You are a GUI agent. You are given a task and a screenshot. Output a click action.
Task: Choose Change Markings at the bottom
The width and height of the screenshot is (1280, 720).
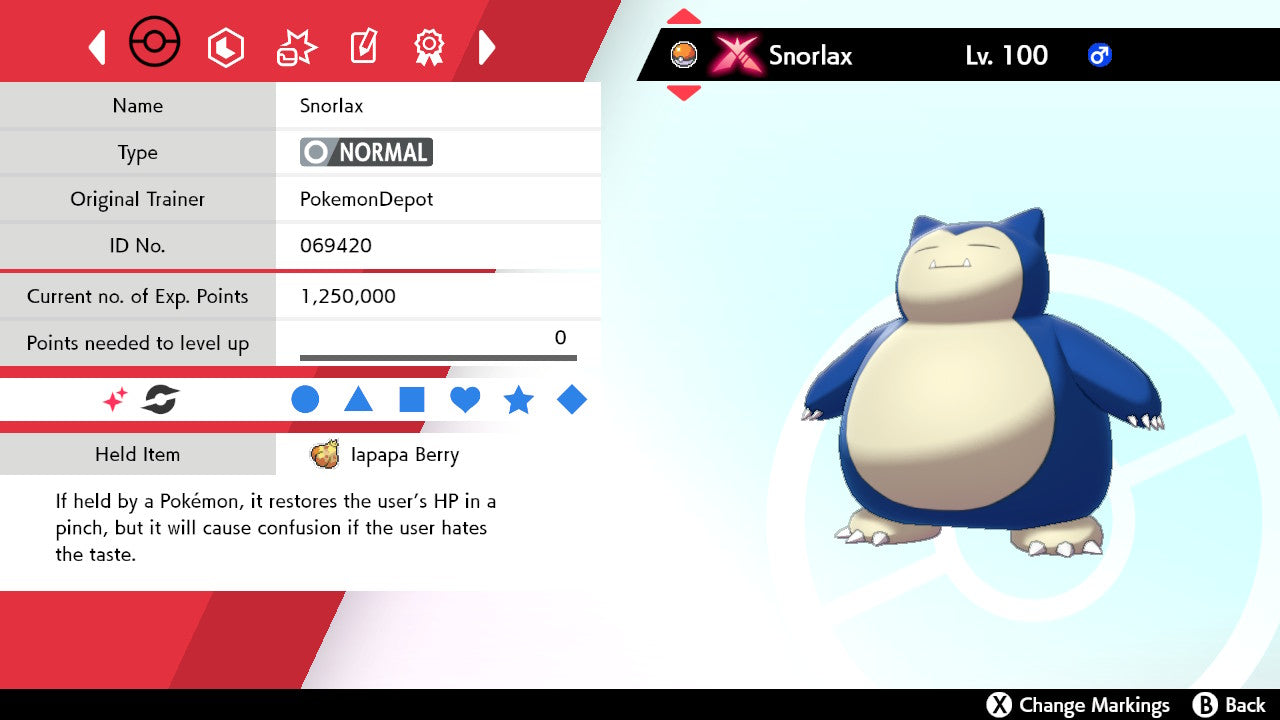pyautogui.click(x=1079, y=705)
